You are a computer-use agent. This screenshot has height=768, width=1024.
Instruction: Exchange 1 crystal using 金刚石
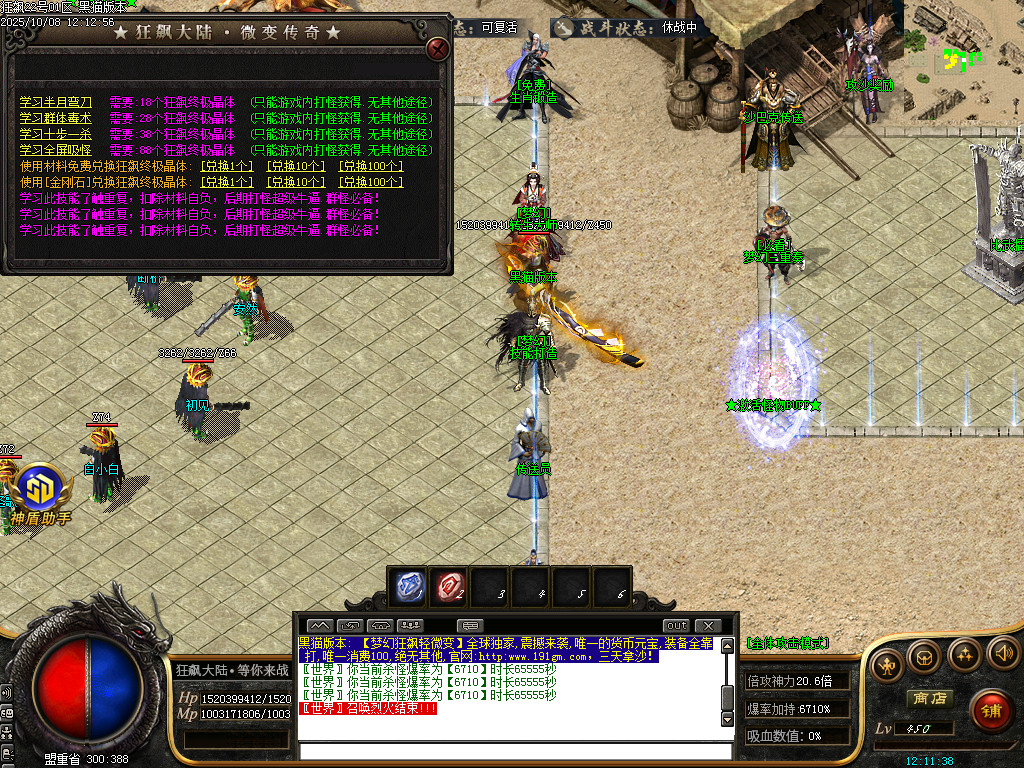point(227,182)
